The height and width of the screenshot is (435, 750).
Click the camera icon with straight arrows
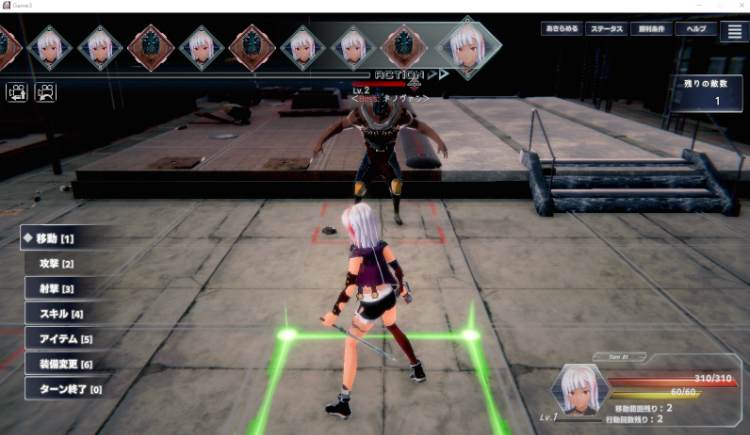tap(17, 92)
